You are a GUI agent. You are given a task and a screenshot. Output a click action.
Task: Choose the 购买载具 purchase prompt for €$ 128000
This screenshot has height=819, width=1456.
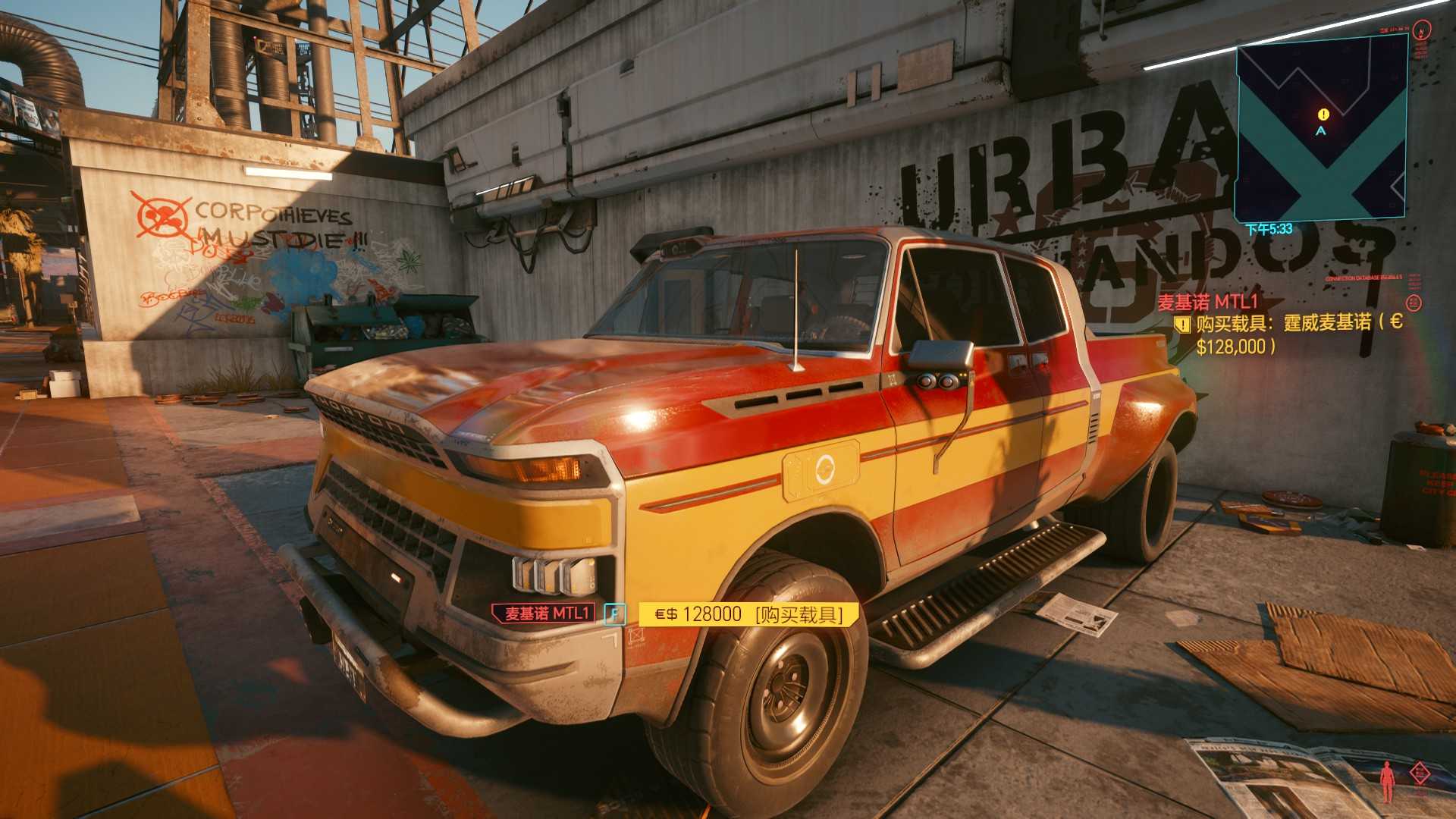748,614
